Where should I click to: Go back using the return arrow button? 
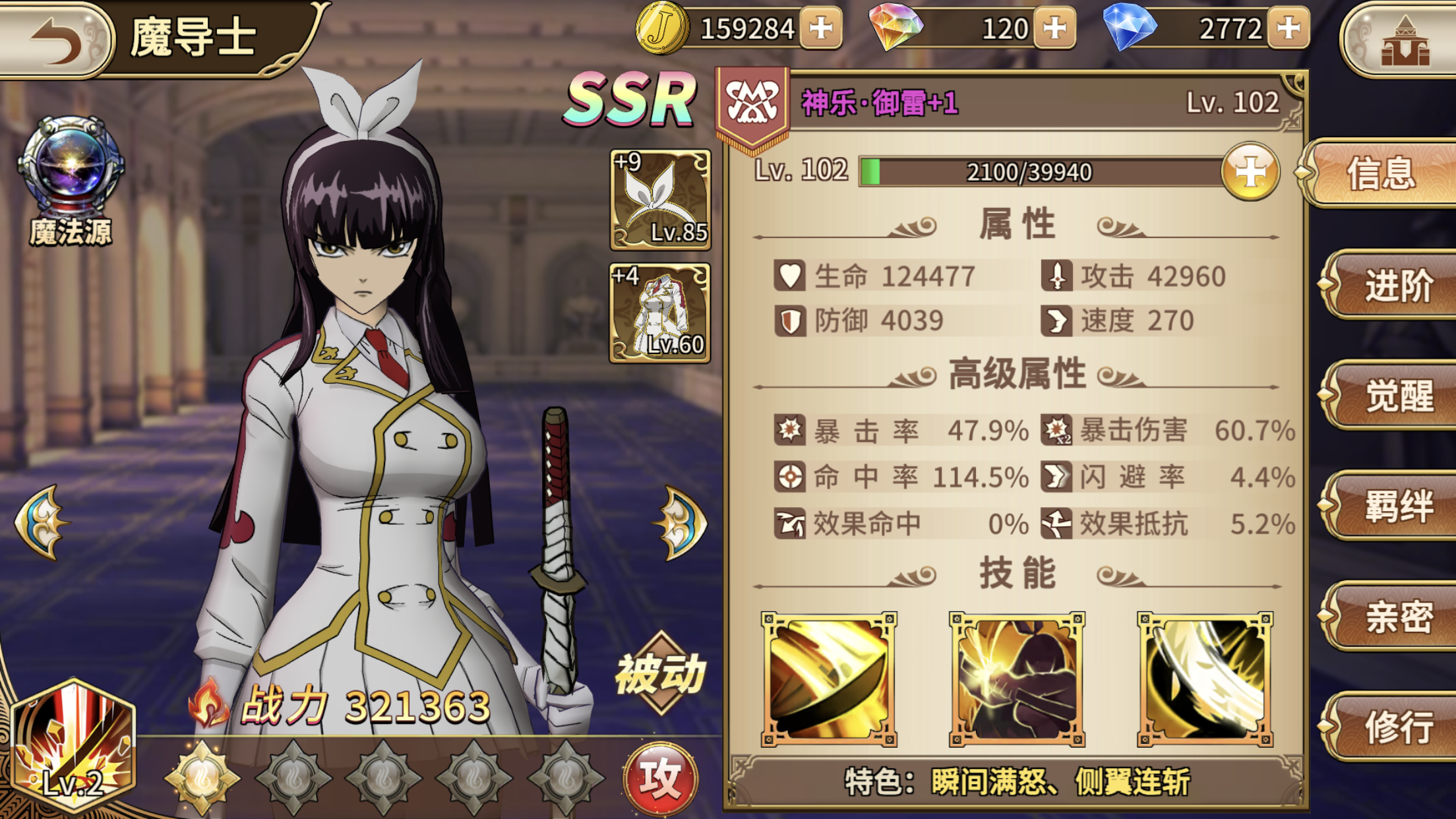pyautogui.click(x=58, y=38)
